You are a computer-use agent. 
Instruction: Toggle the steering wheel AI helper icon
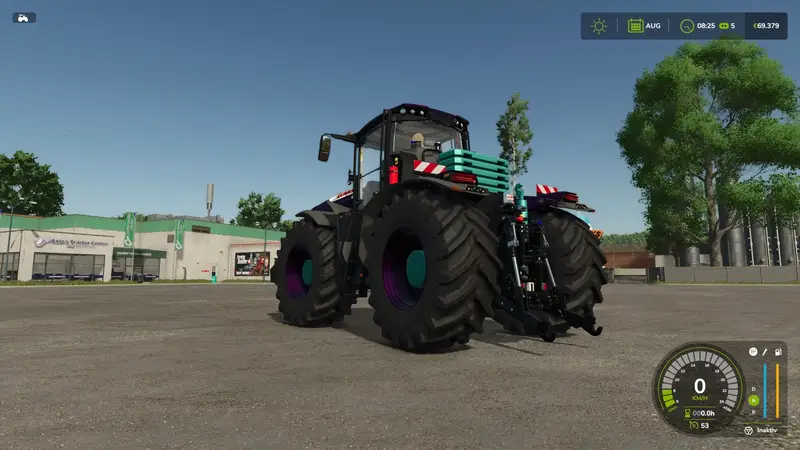pos(747,430)
